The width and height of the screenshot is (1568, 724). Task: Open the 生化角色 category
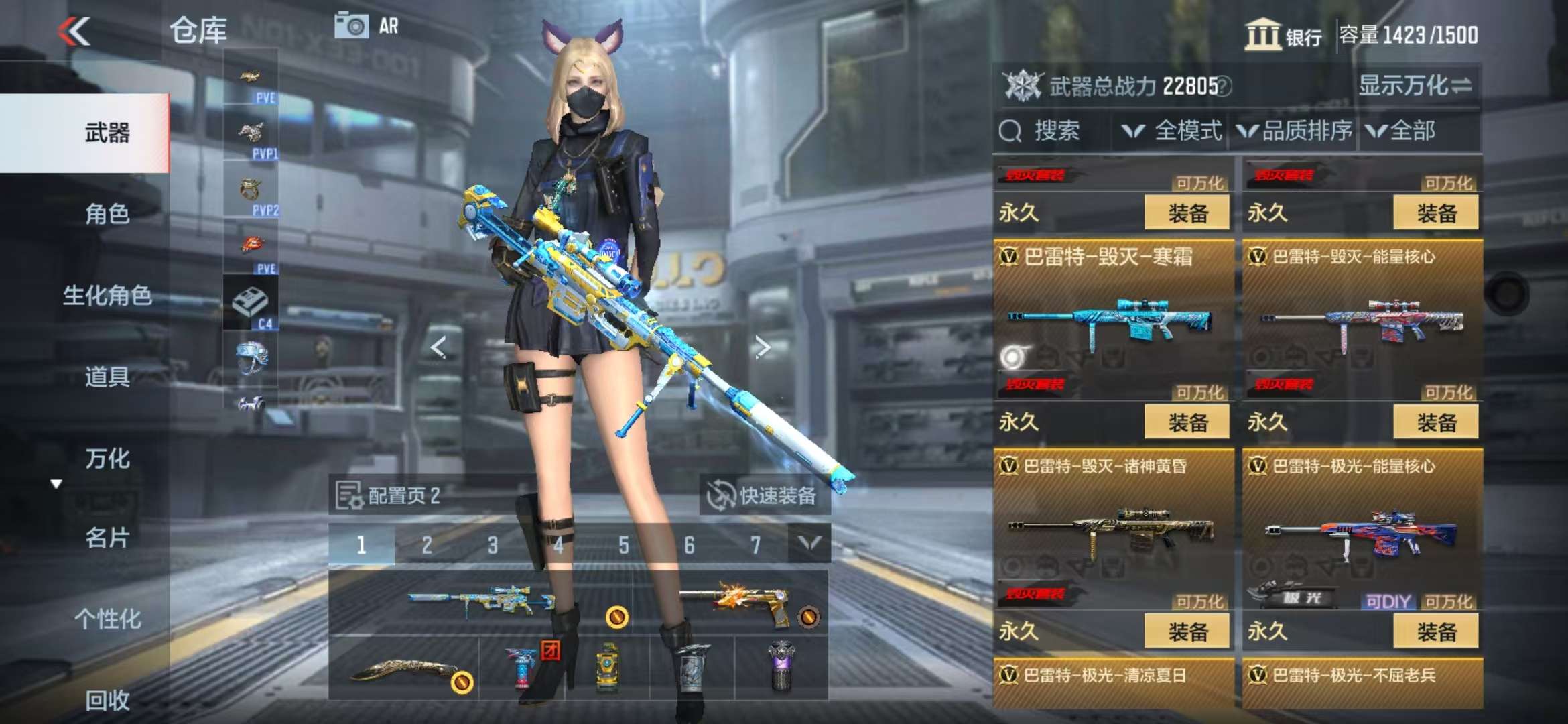pyautogui.click(x=107, y=296)
